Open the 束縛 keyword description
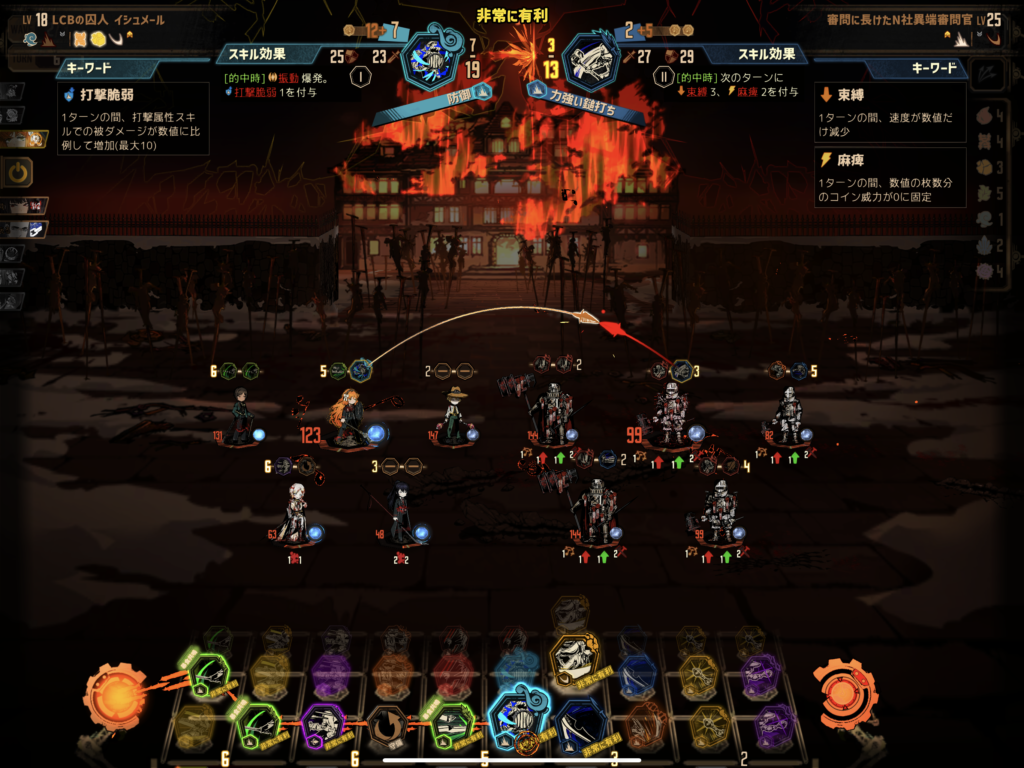 pyautogui.click(x=890, y=112)
